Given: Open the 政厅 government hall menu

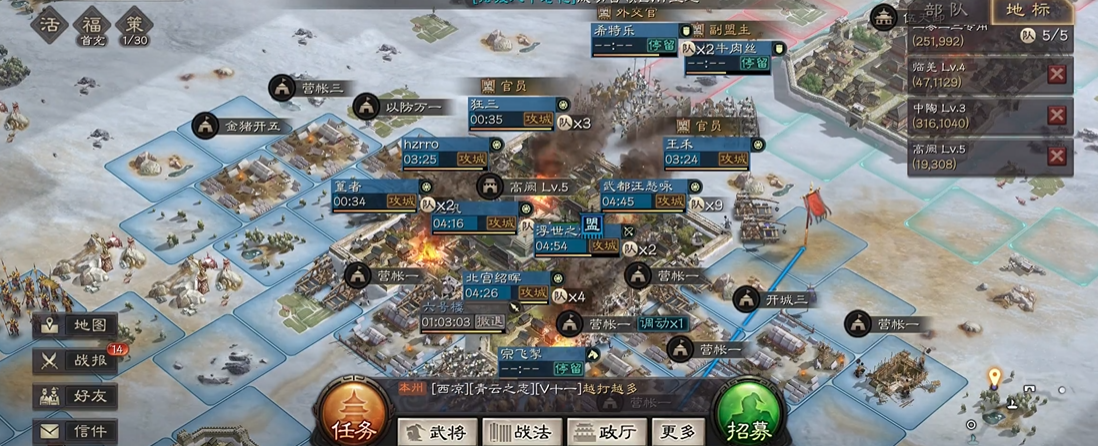Looking at the screenshot, I should 604,432.
